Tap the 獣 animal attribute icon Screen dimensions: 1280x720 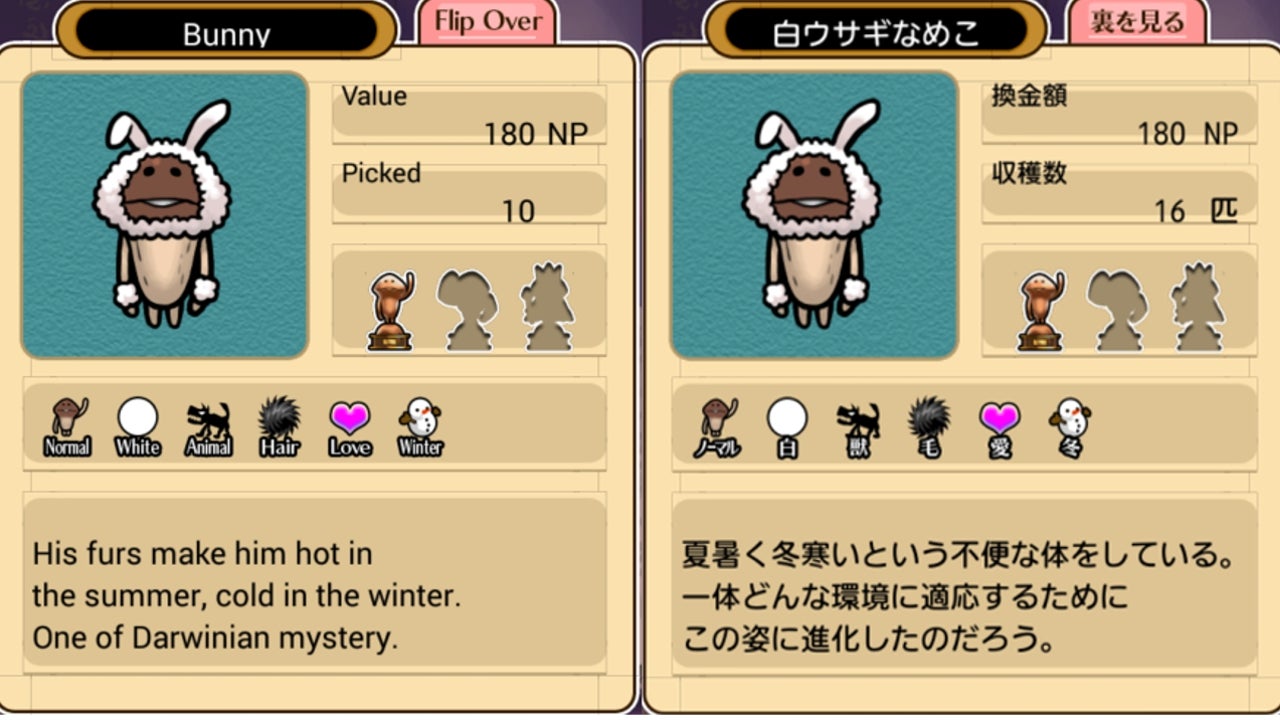(858, 427)
